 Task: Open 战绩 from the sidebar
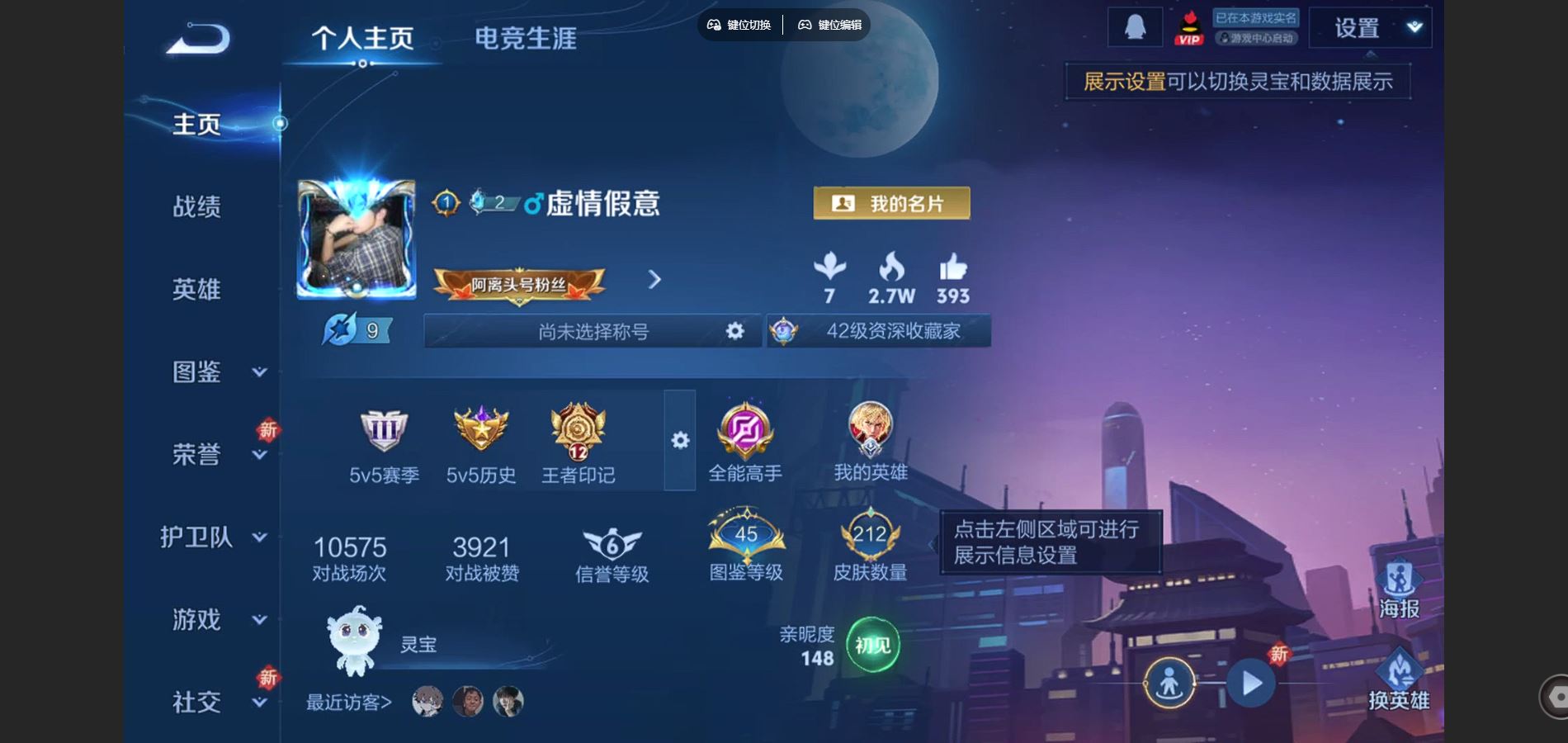click(198, 208)
